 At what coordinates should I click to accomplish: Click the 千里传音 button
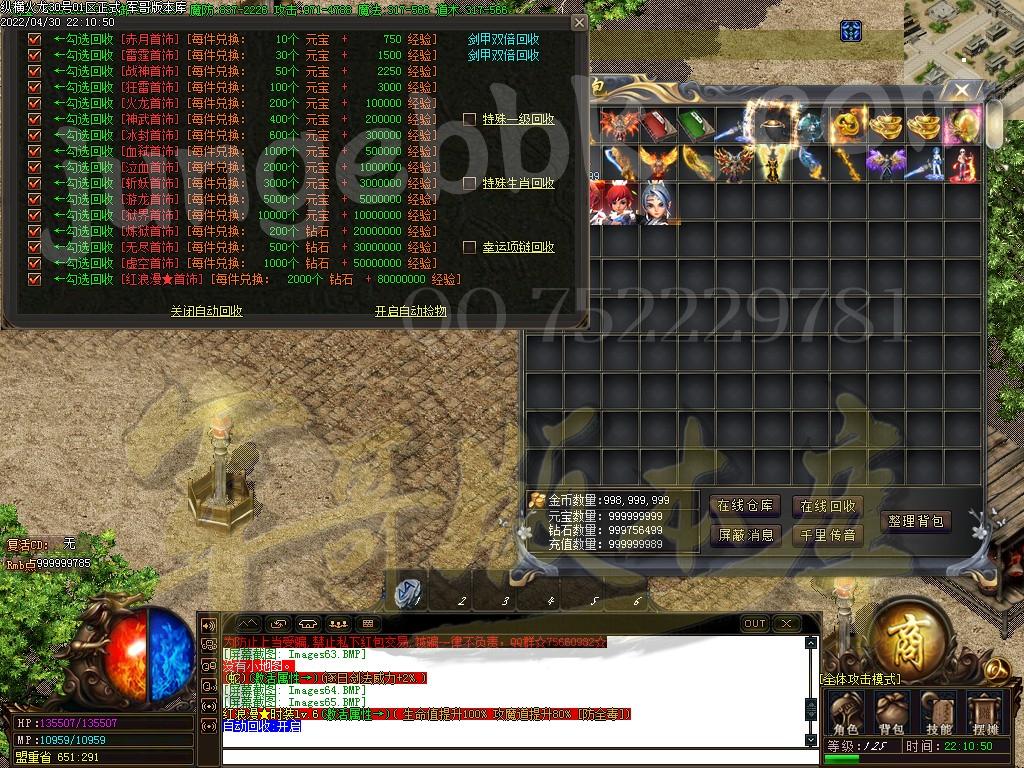827,535
